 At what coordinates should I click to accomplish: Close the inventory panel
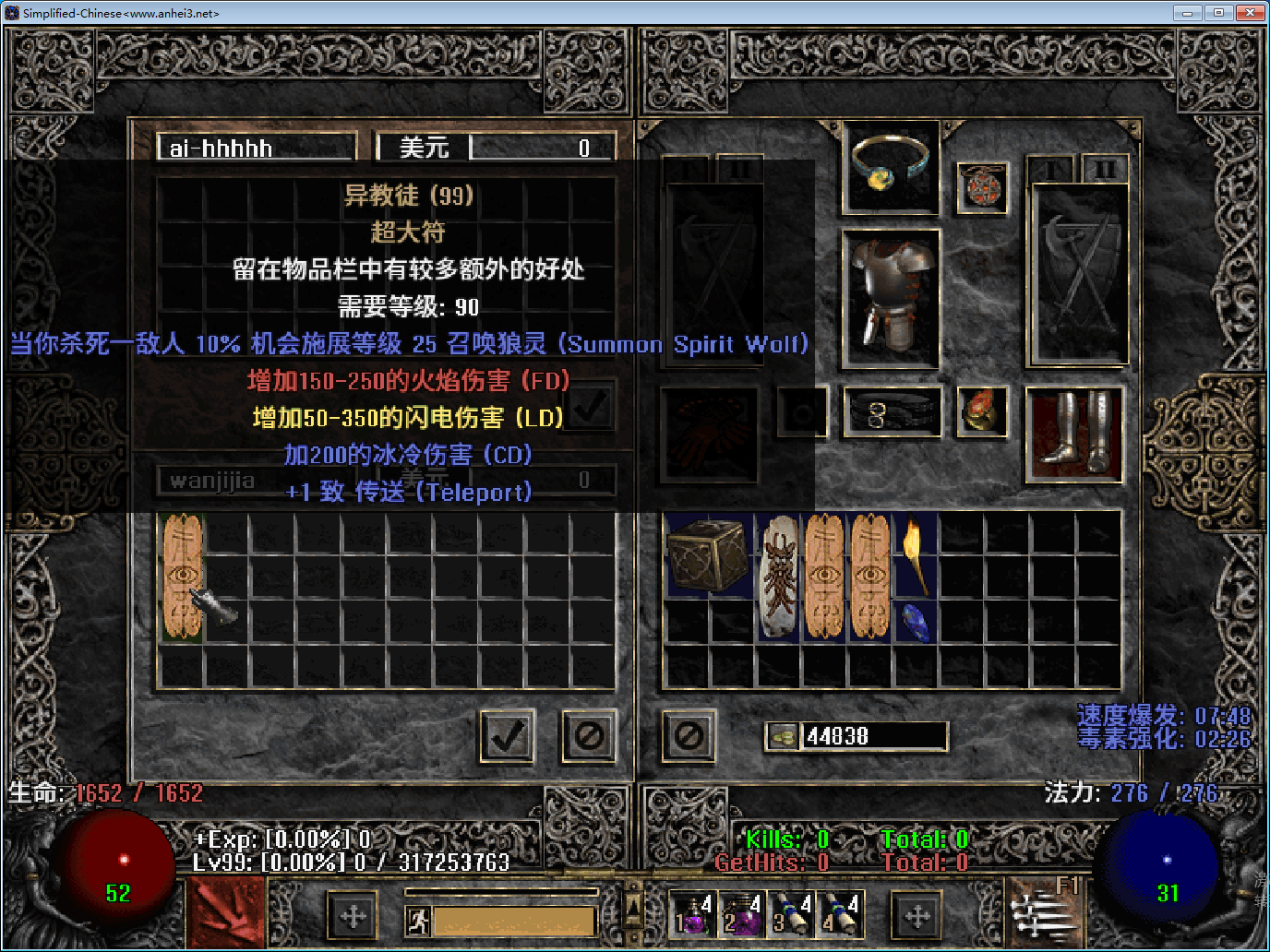[689, 736]
